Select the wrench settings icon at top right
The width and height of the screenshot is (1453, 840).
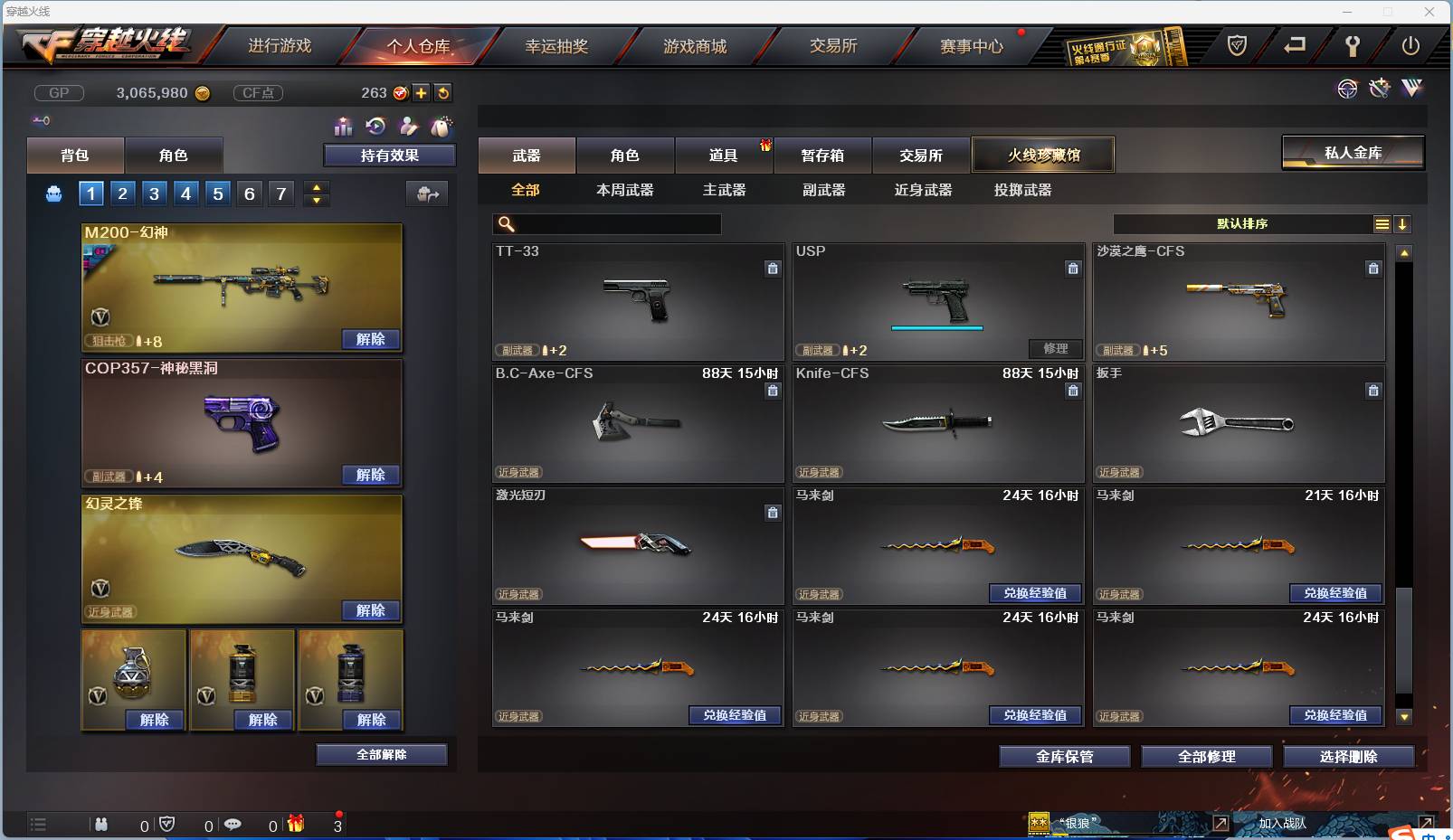[1354, 46]
